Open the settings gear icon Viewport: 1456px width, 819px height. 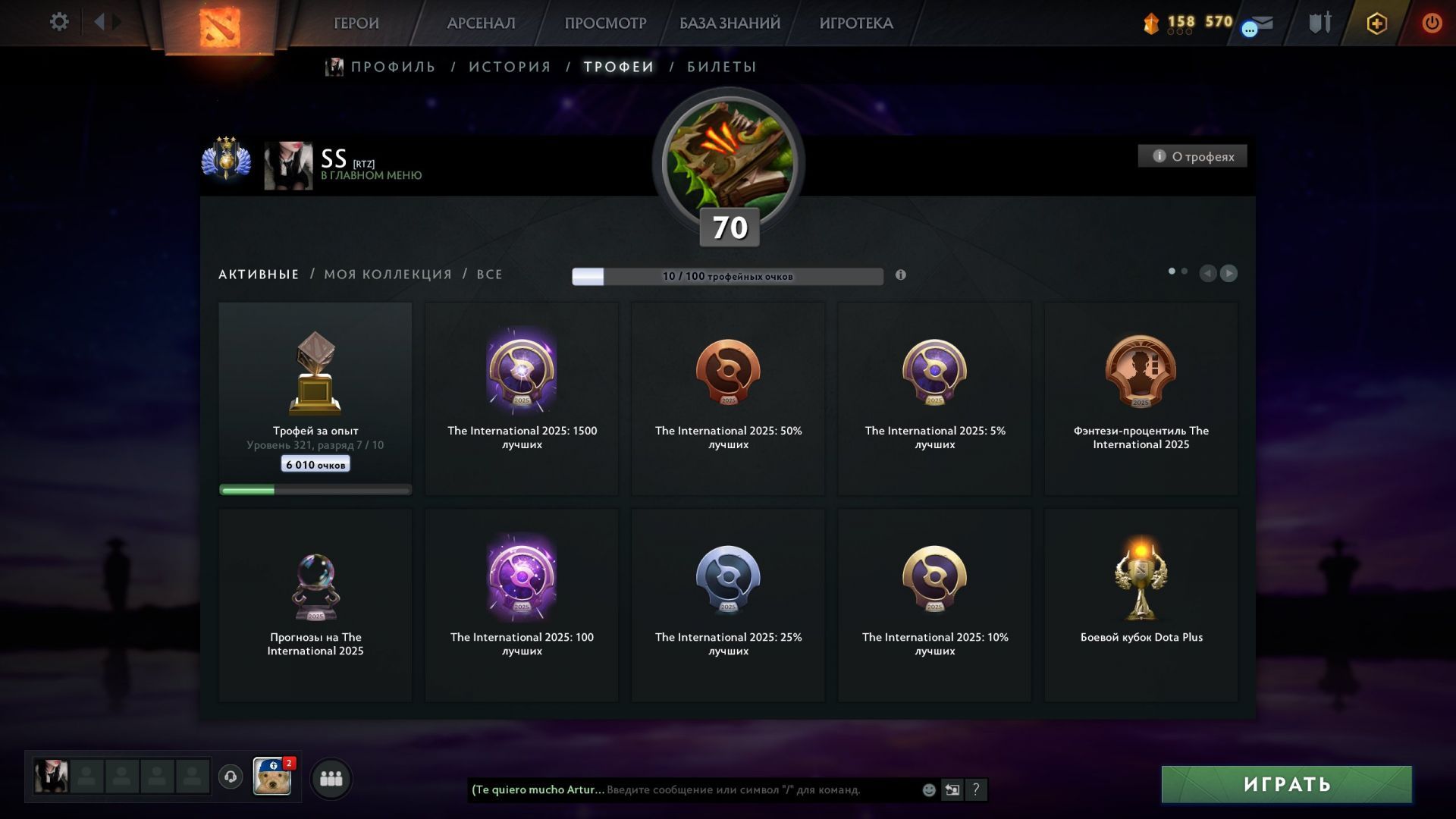pos(59,22)
